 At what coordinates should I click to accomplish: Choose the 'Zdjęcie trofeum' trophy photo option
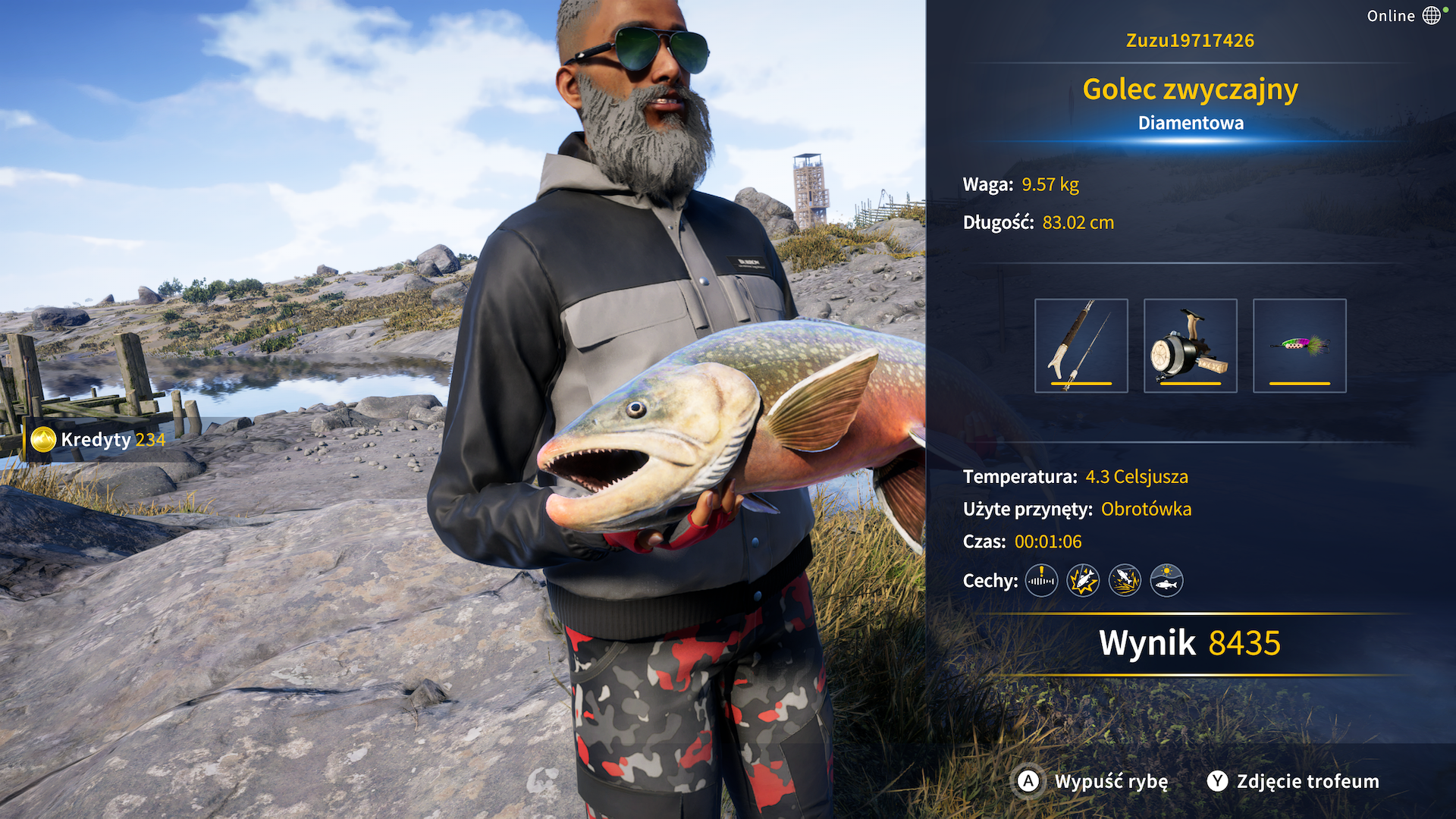point(1294,781)
